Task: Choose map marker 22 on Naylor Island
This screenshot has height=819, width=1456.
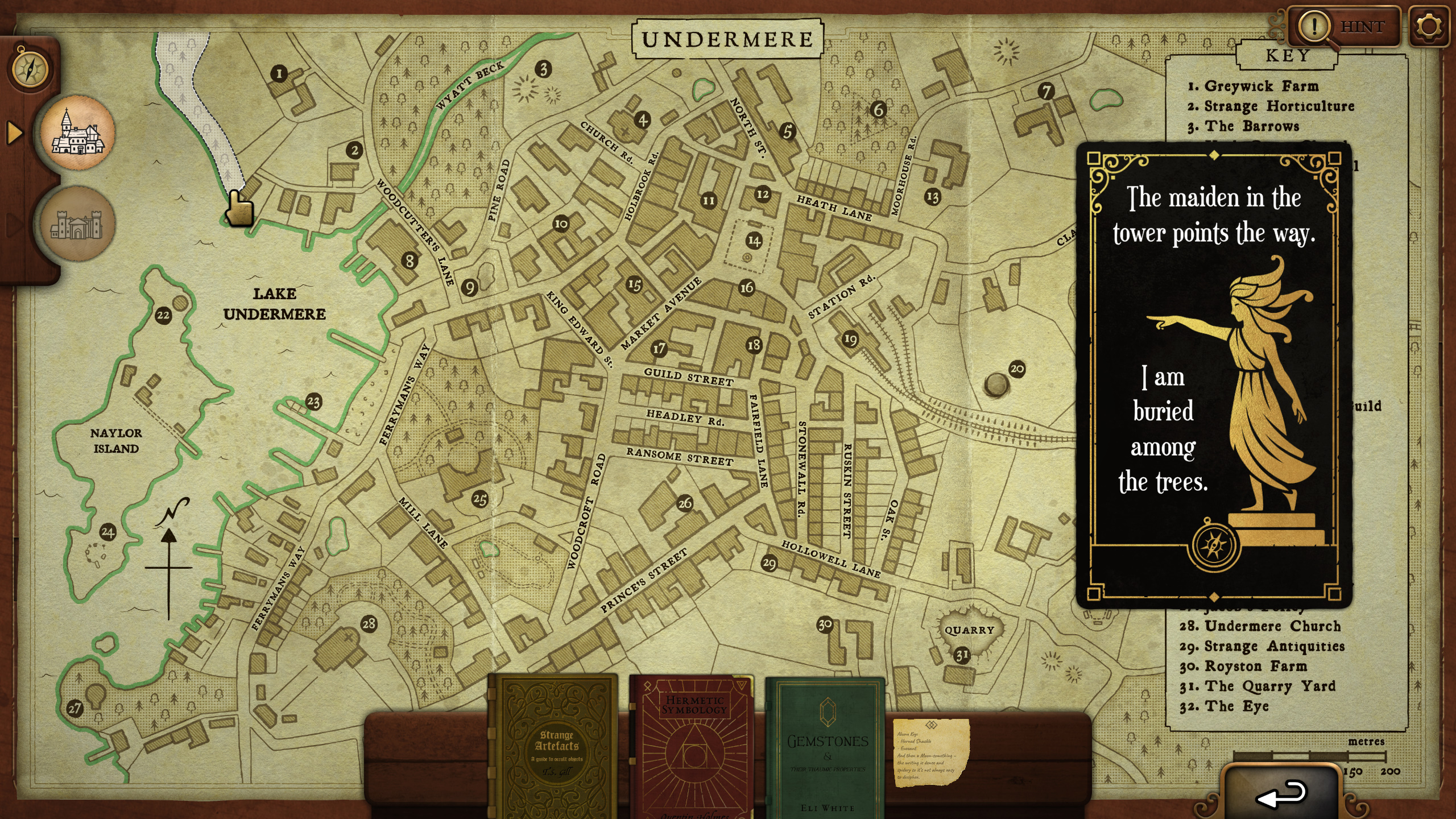Action: point(163,315)
